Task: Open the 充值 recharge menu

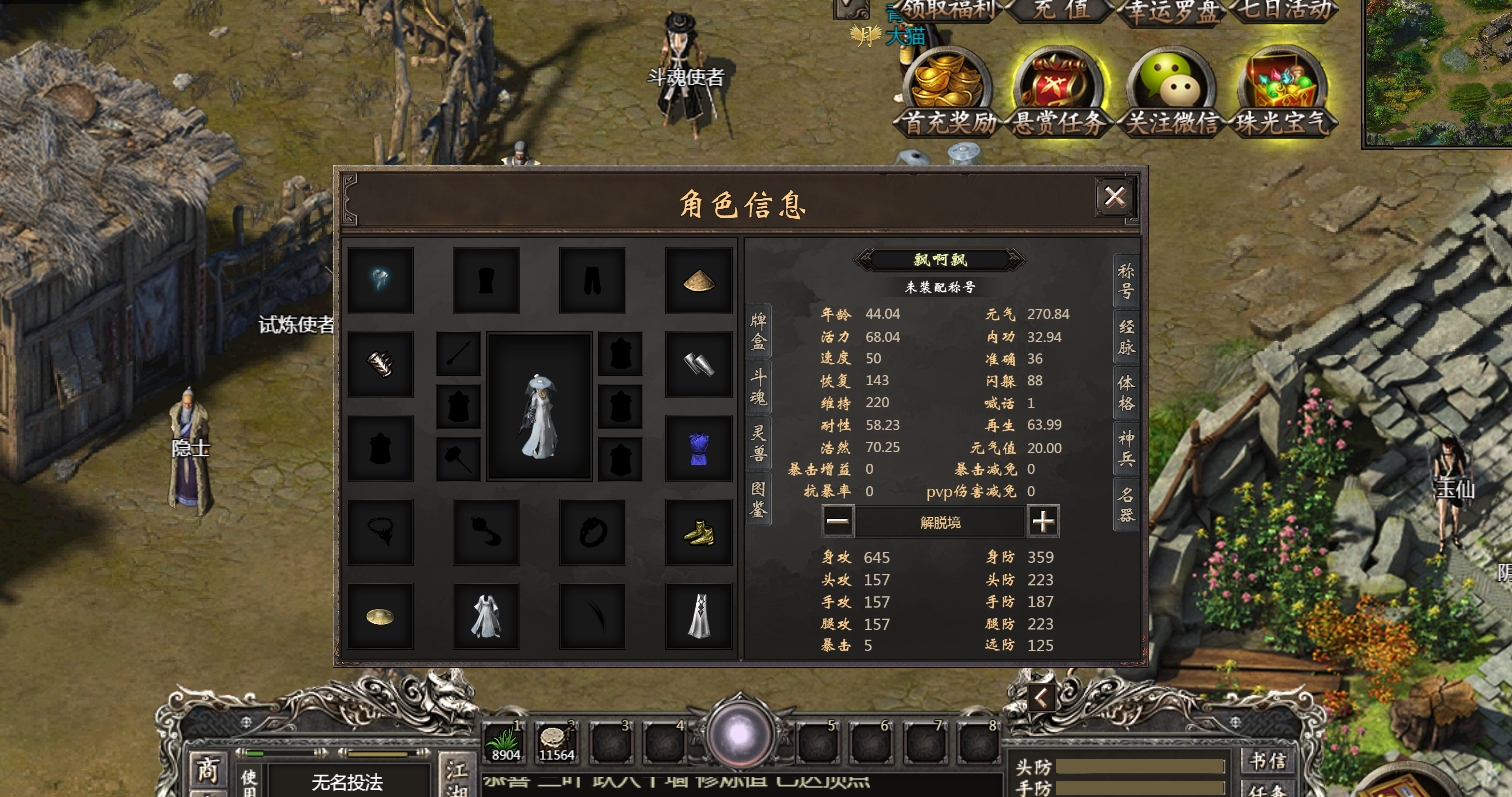Action: pos(1059,10)
